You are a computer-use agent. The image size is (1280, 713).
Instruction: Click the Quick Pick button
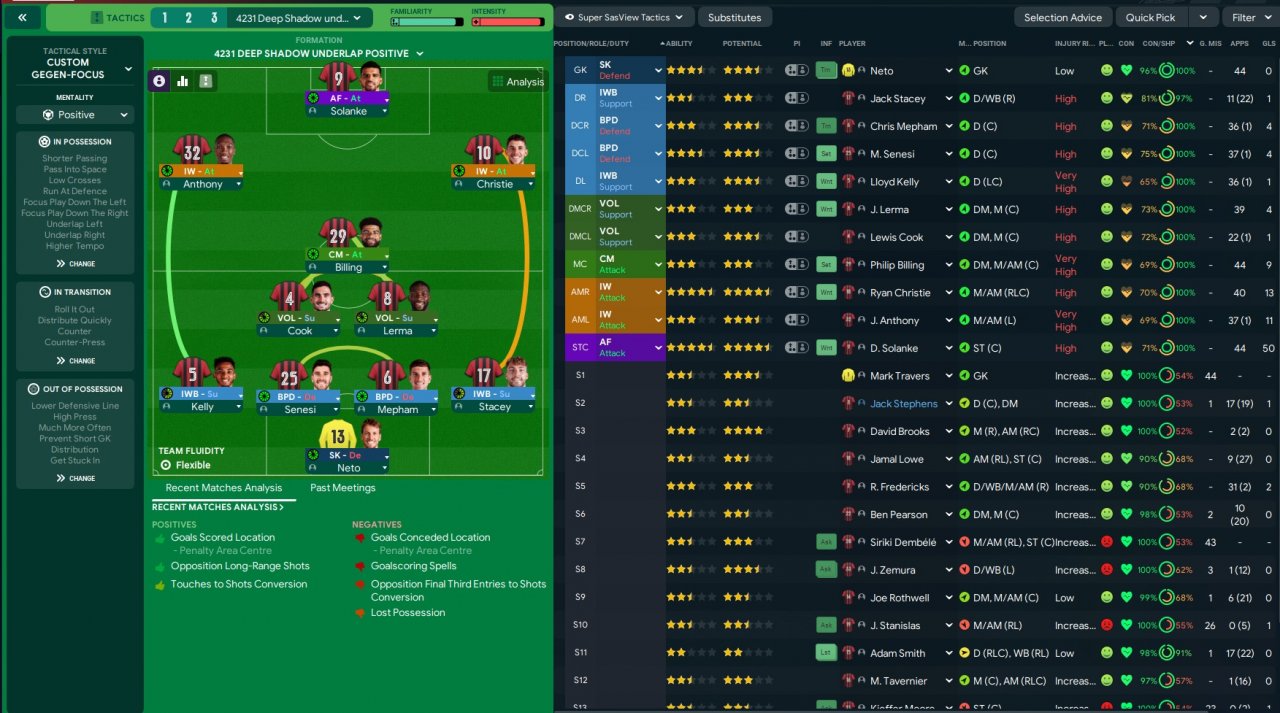point(1150,17)
